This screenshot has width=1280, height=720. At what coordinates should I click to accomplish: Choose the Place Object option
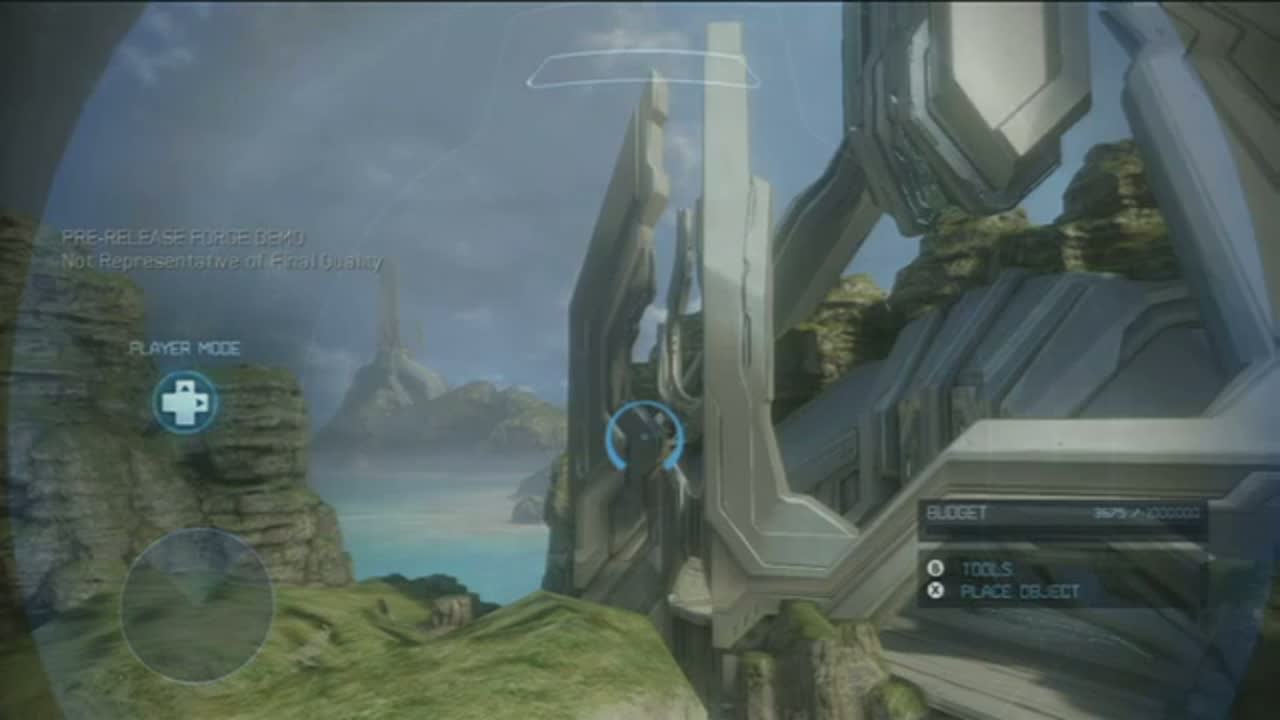[x=1018, y=591]
